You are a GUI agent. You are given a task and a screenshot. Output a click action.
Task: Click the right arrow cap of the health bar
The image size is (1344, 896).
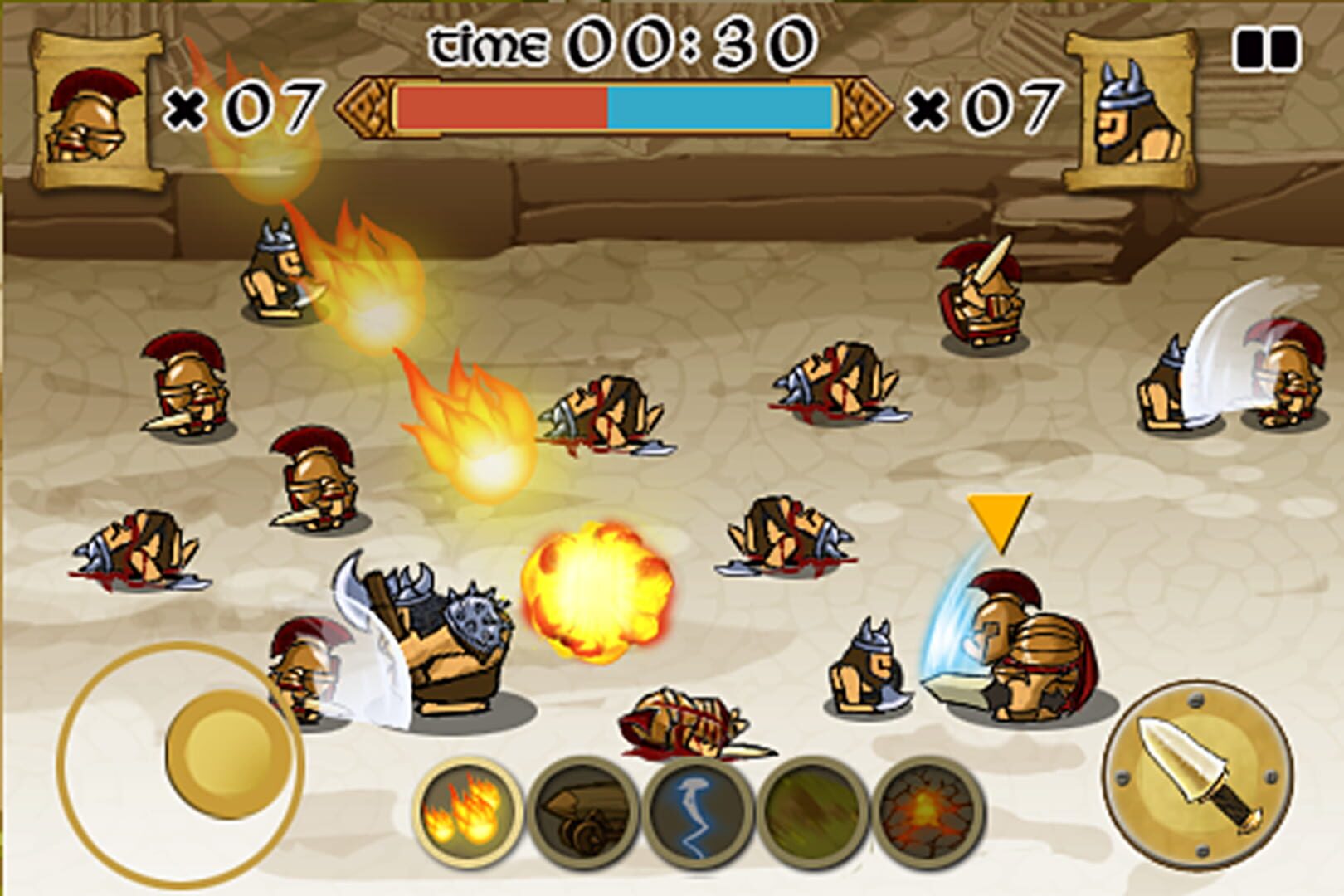[867, 105]
